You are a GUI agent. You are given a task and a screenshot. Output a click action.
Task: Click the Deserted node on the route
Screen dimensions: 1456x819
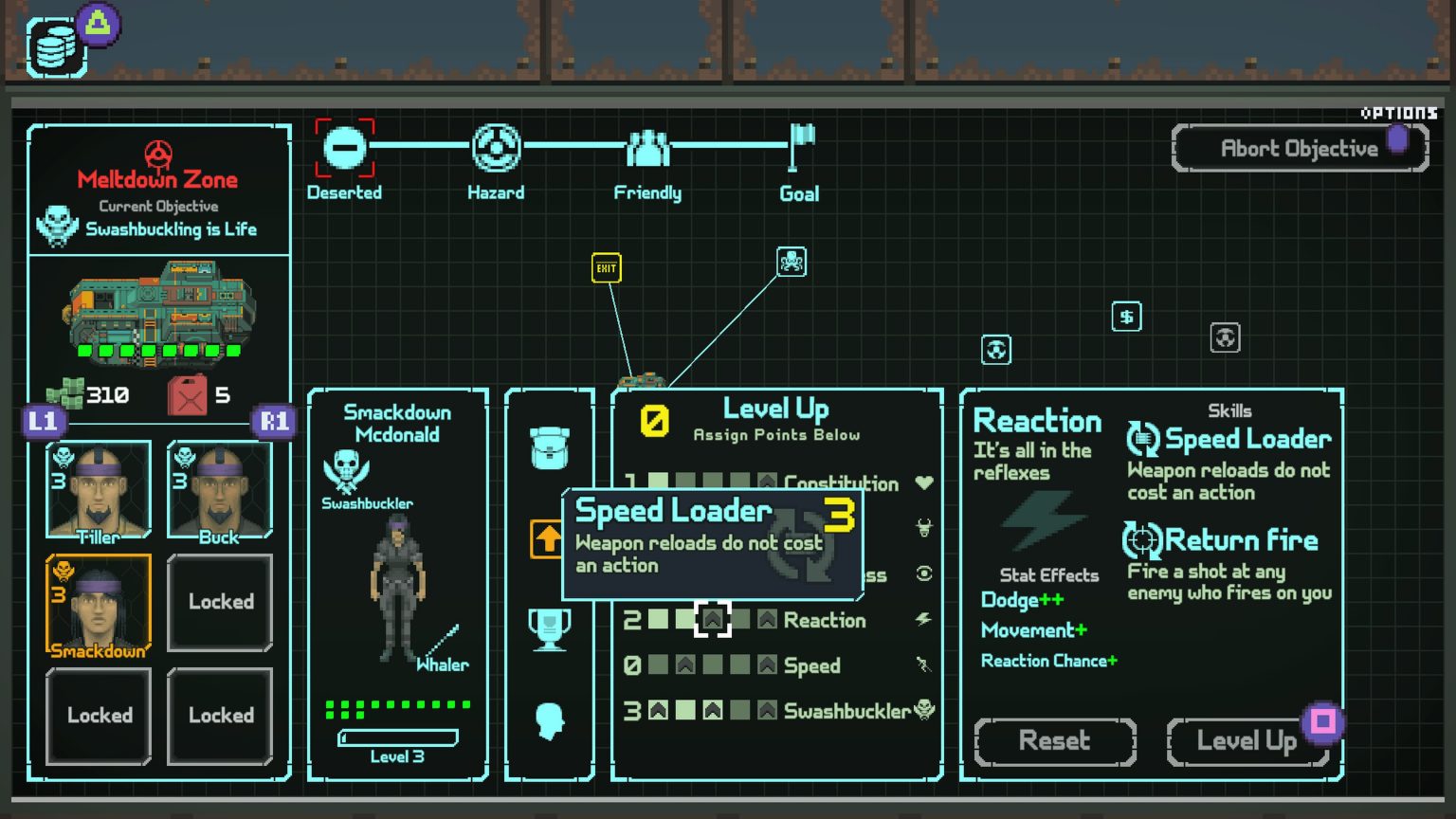(344, 148)
